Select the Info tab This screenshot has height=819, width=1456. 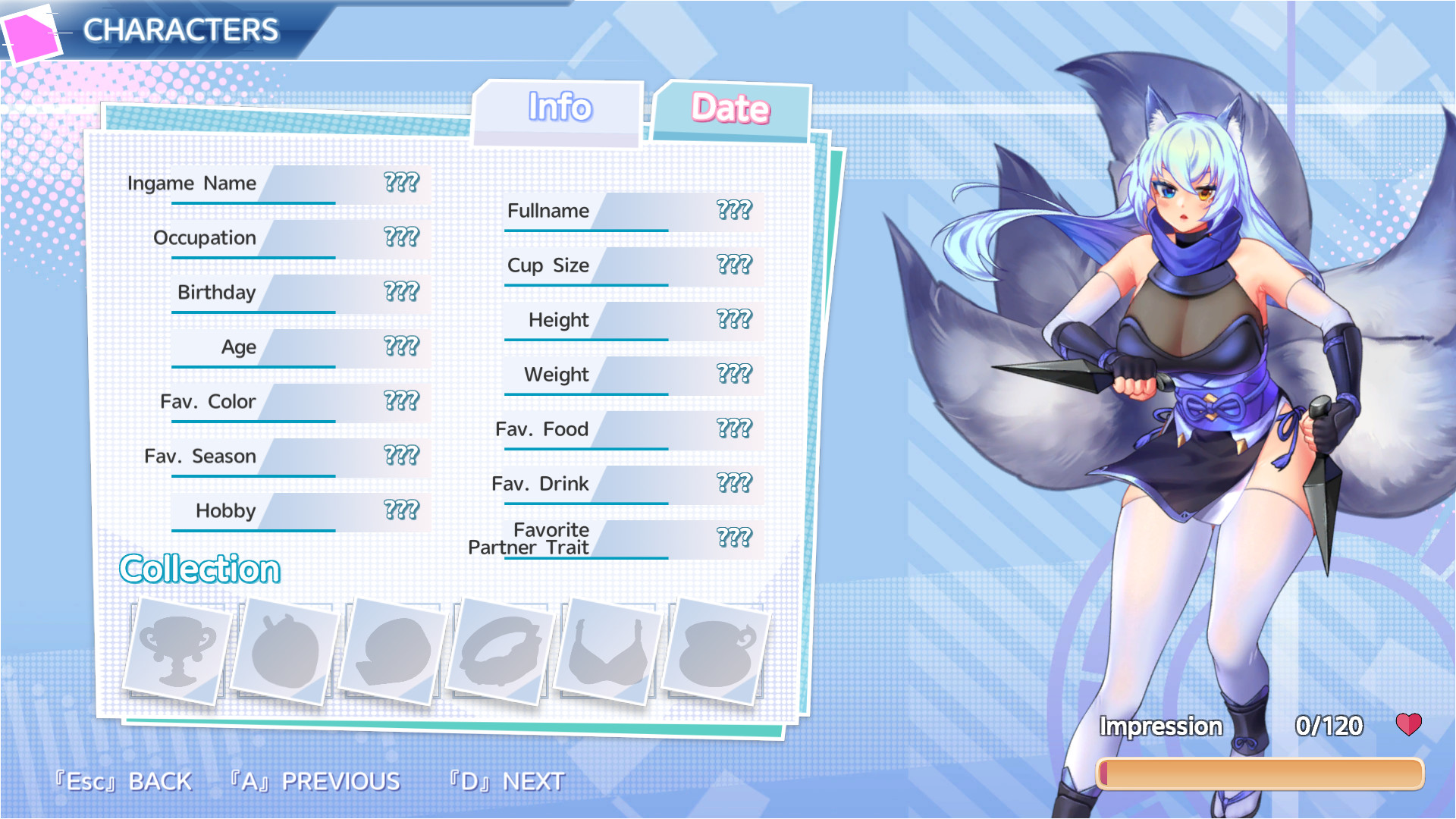click(x=559, y=108)
